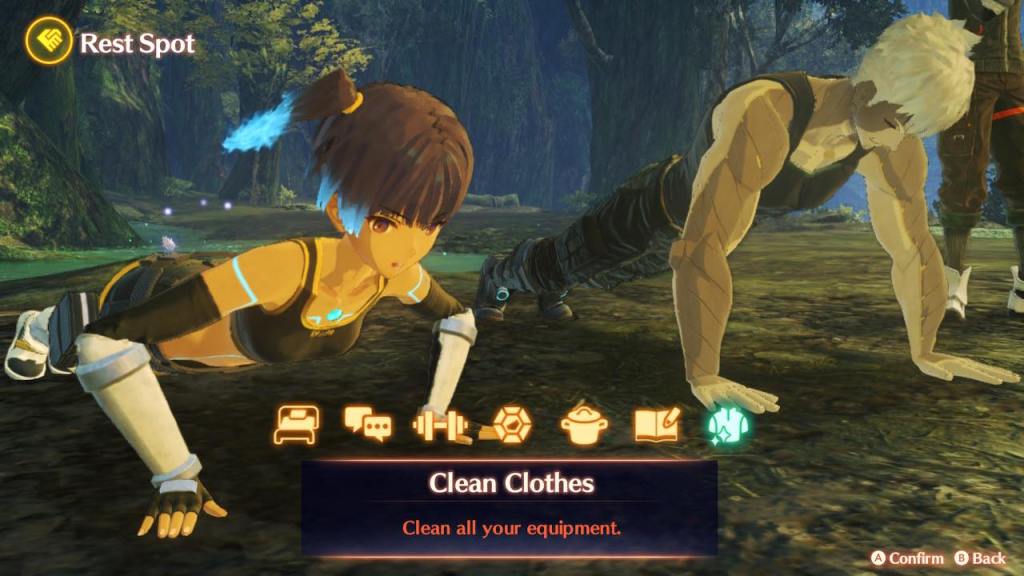Select the cooking pot icon
Image resolution: width=1024 pixels, height=576 pixels.
[x=584, y=425]
